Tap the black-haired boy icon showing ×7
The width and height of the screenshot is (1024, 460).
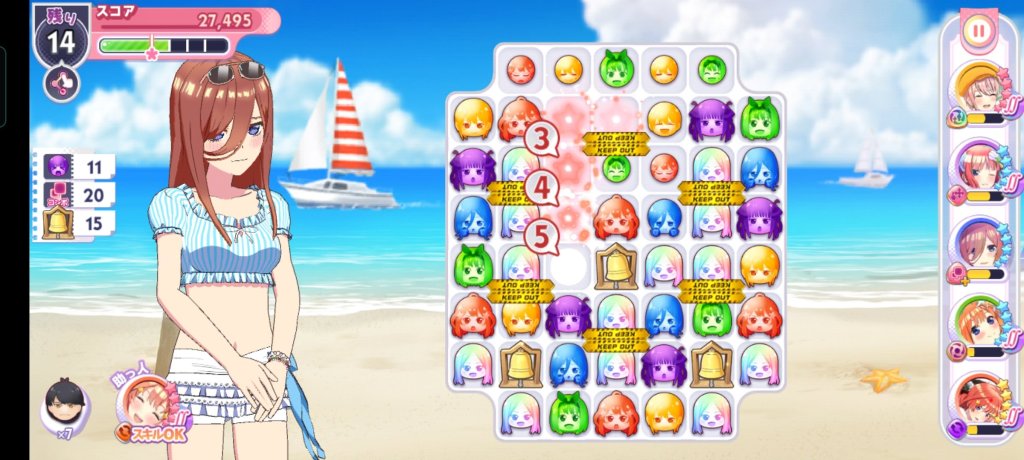[x=64, y=408]
